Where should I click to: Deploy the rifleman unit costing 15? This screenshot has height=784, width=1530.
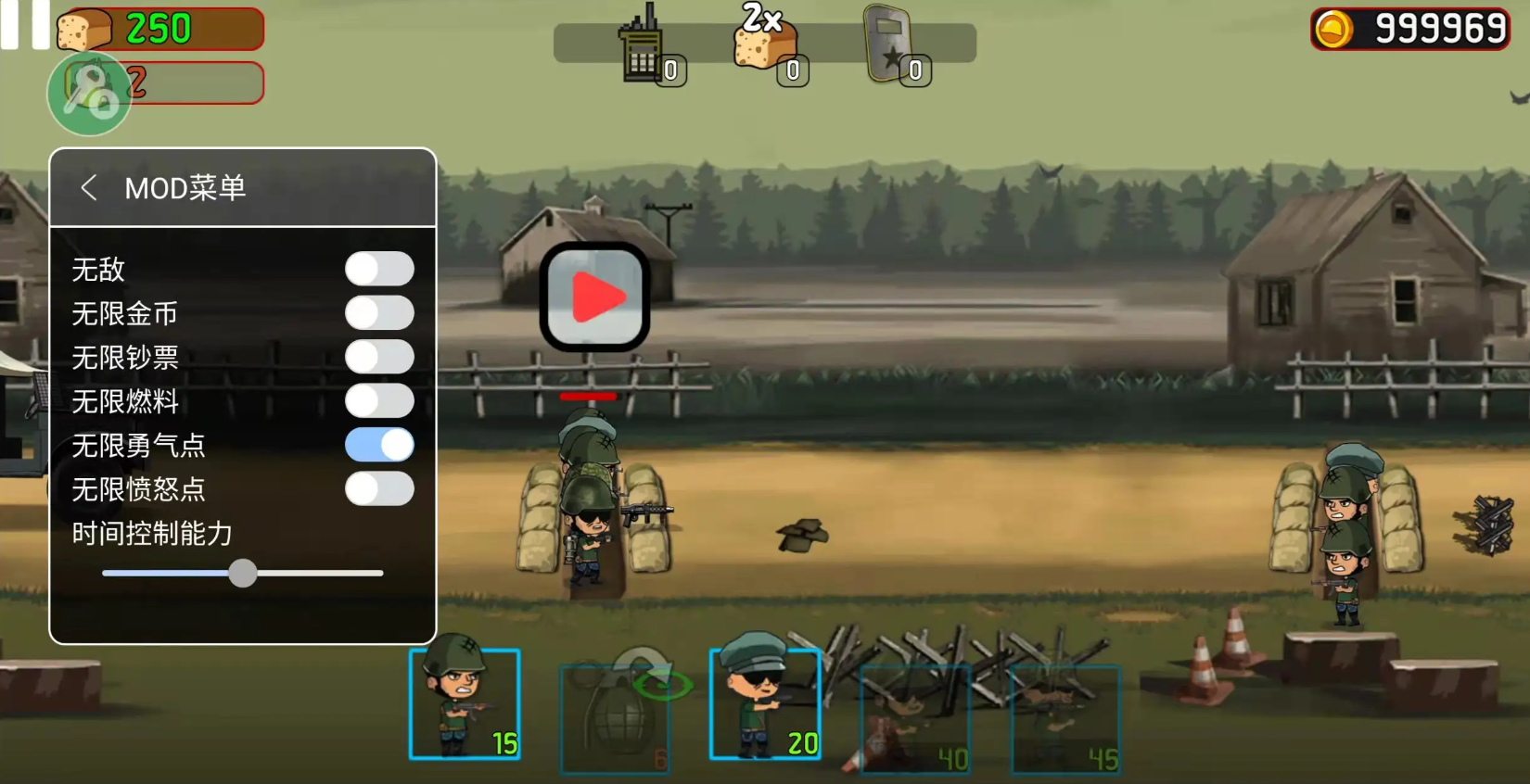[x=465, y=704]
